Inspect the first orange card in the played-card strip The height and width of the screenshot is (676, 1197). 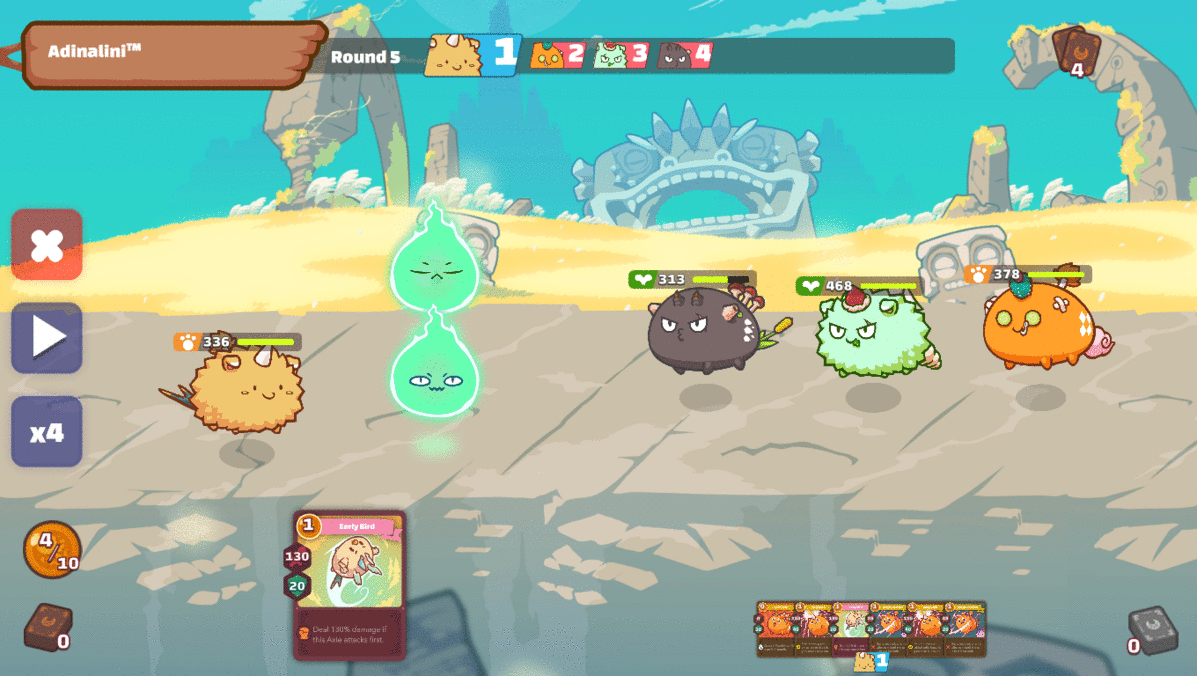776,628
